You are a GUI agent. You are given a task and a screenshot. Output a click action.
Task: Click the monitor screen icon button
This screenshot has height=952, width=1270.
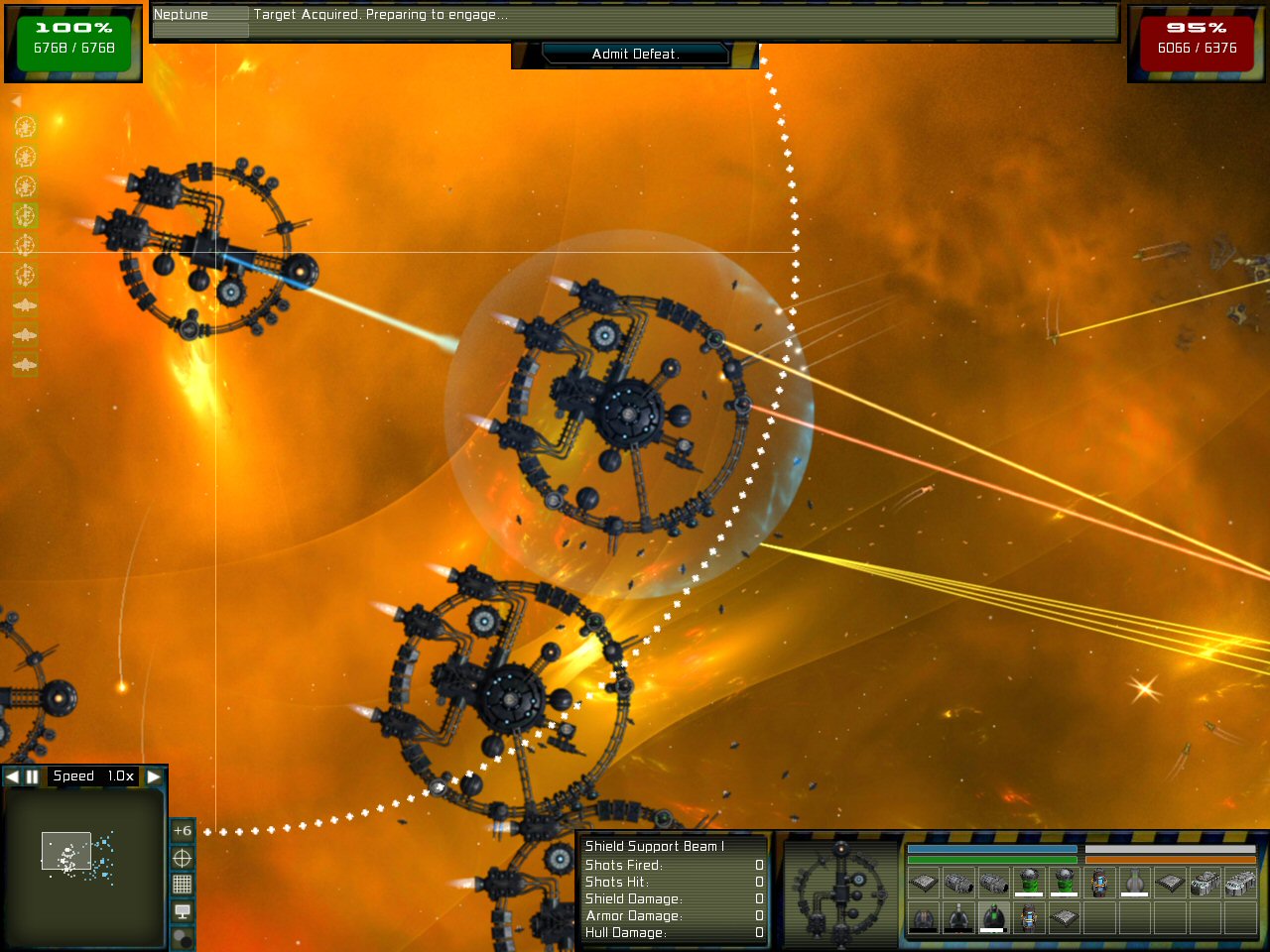183,910
